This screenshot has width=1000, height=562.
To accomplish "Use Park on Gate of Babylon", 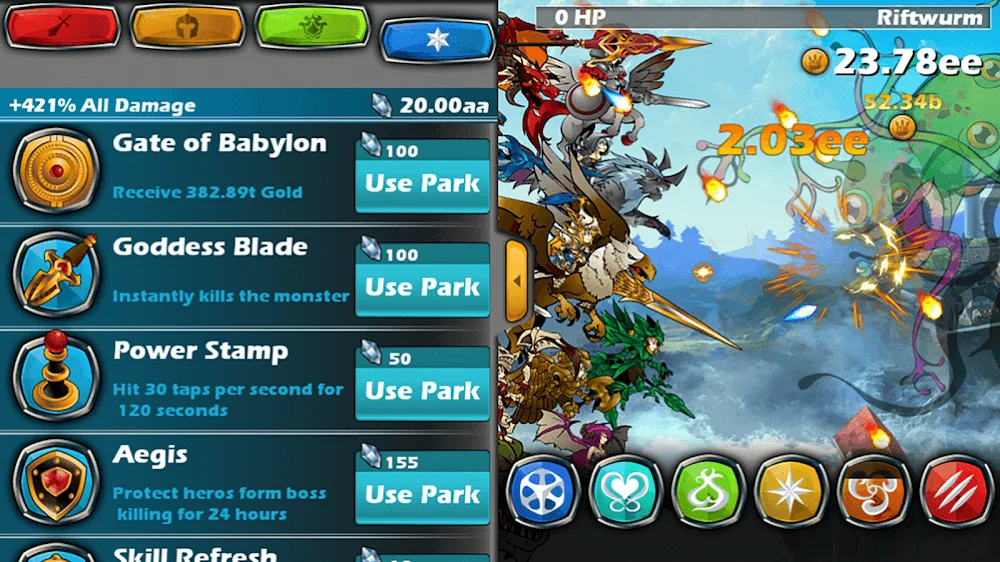I will click(422, 184).
